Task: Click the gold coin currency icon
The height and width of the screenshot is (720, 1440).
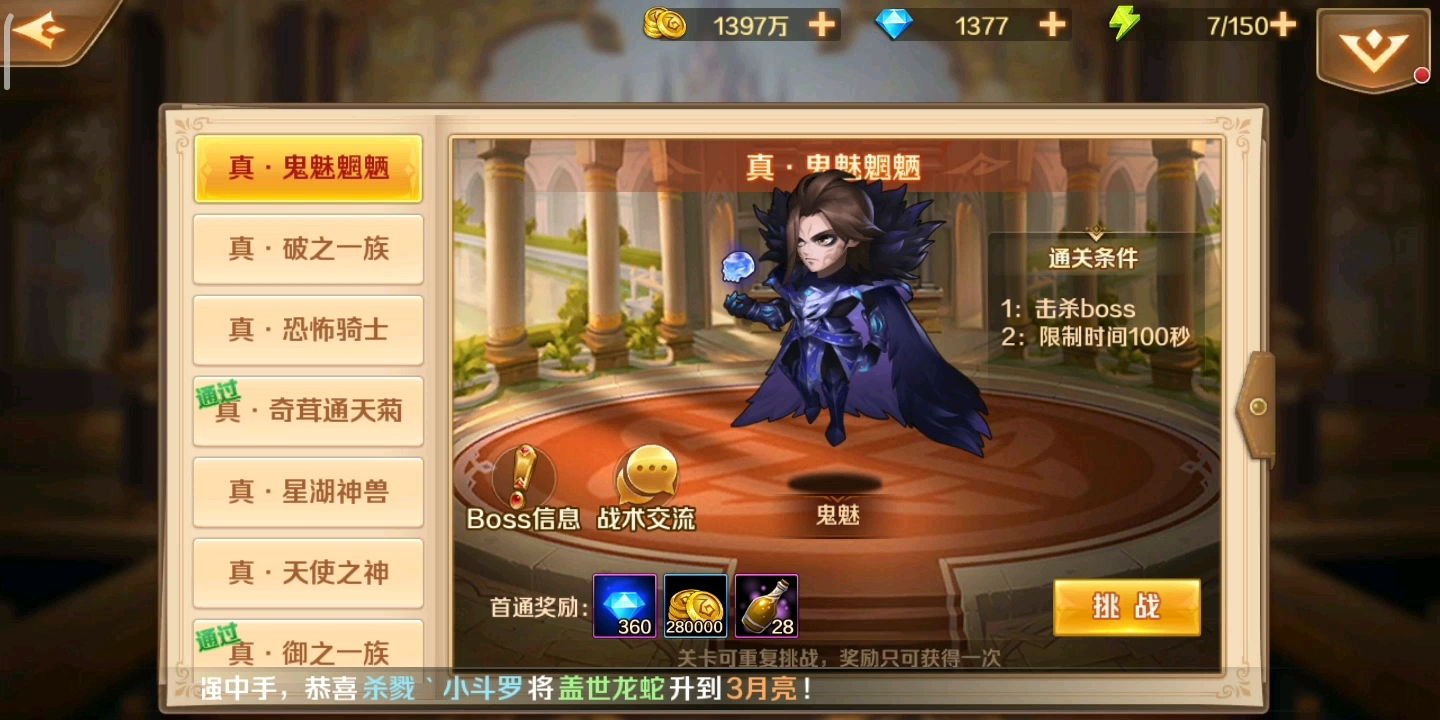Action: click(x=666, y=24)
